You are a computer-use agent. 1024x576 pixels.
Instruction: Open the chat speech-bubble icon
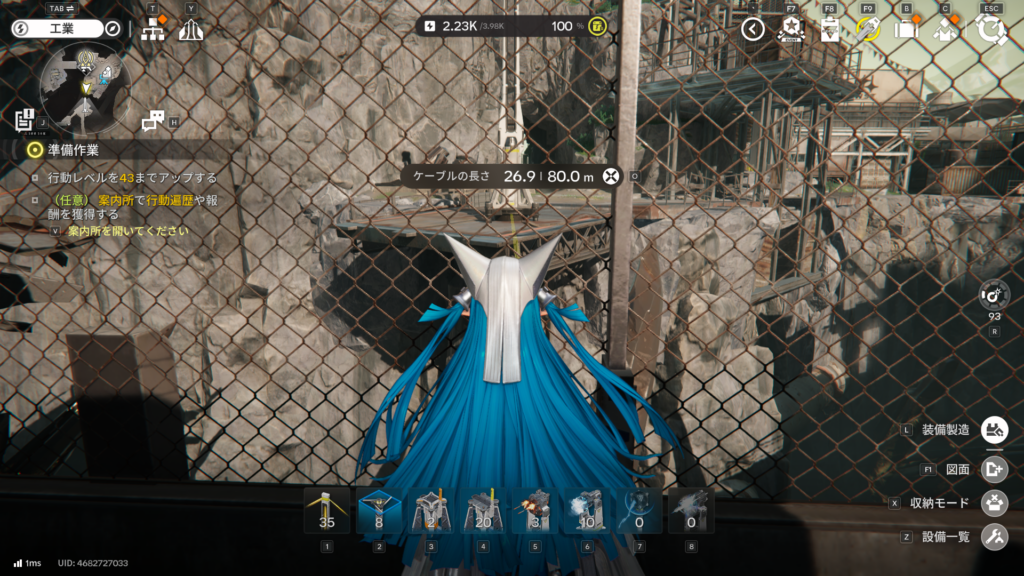(153, 121)
